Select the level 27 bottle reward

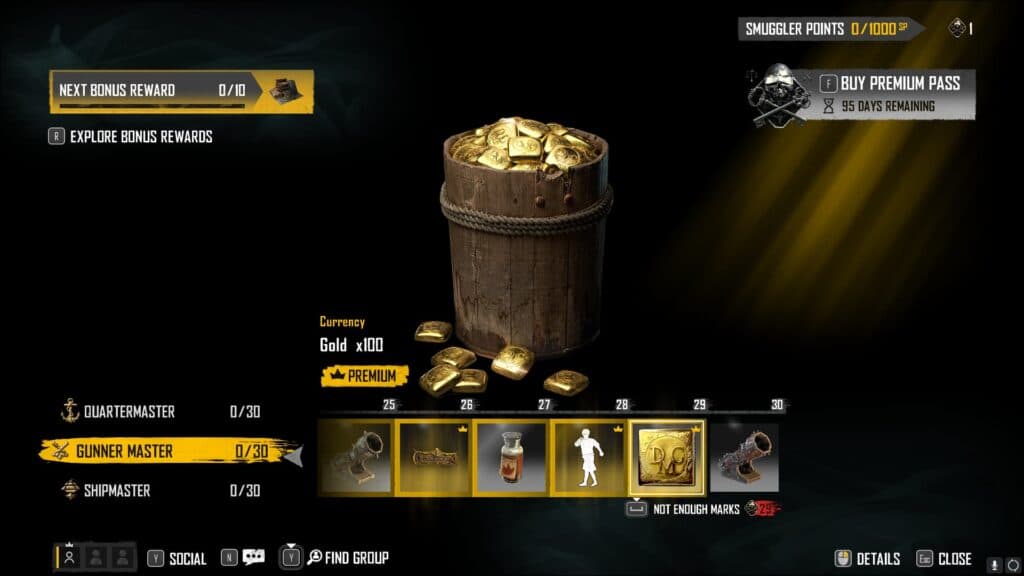coord(512,458)
